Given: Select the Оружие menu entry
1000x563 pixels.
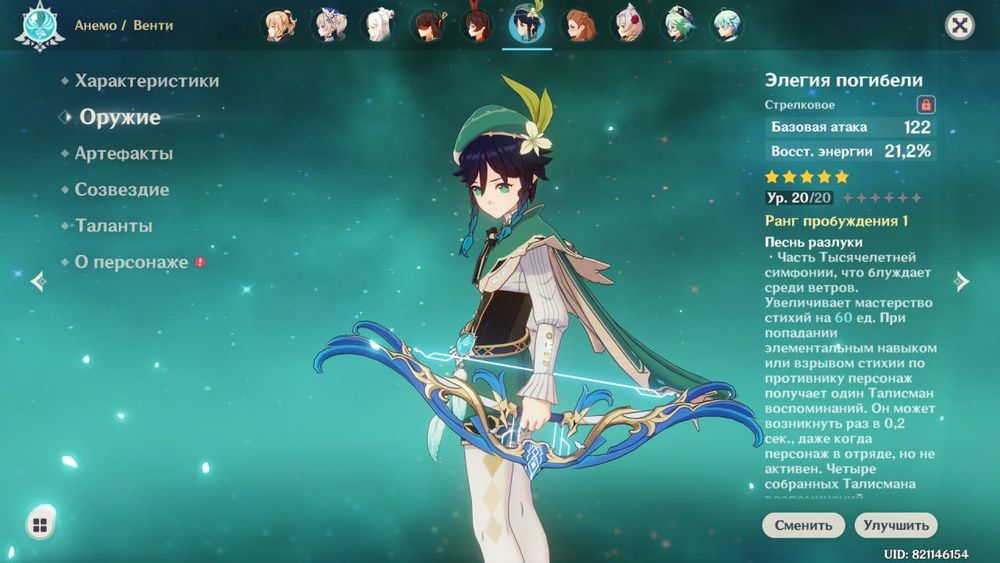Looking at the screenshot, I should point(120,117).
